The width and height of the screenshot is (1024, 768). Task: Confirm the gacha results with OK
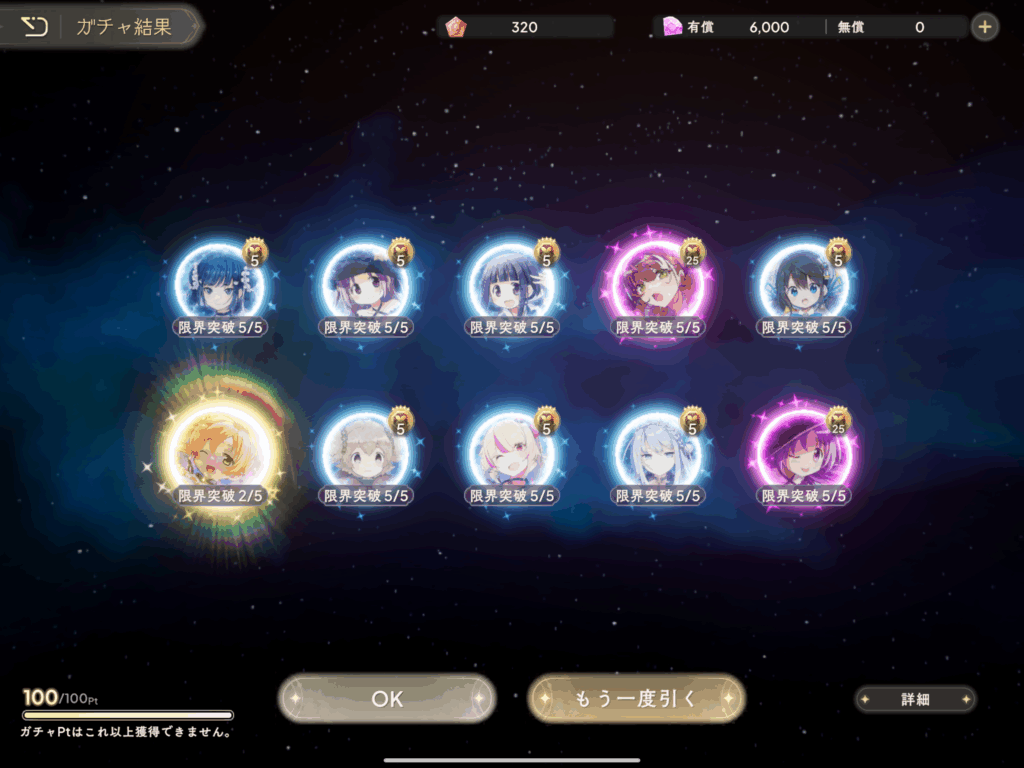pos(387,698)
